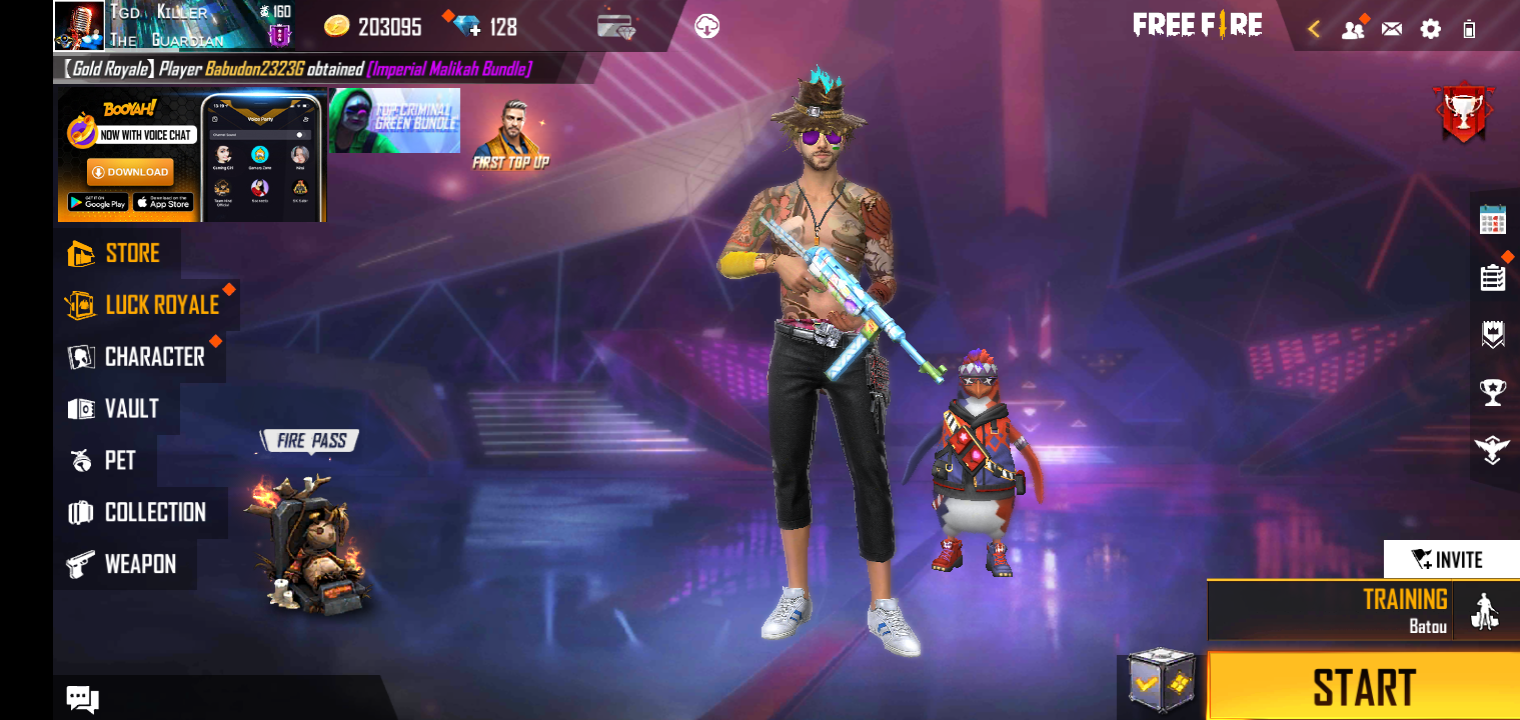
Task: Open the chat box
Action: coord(82,699)
